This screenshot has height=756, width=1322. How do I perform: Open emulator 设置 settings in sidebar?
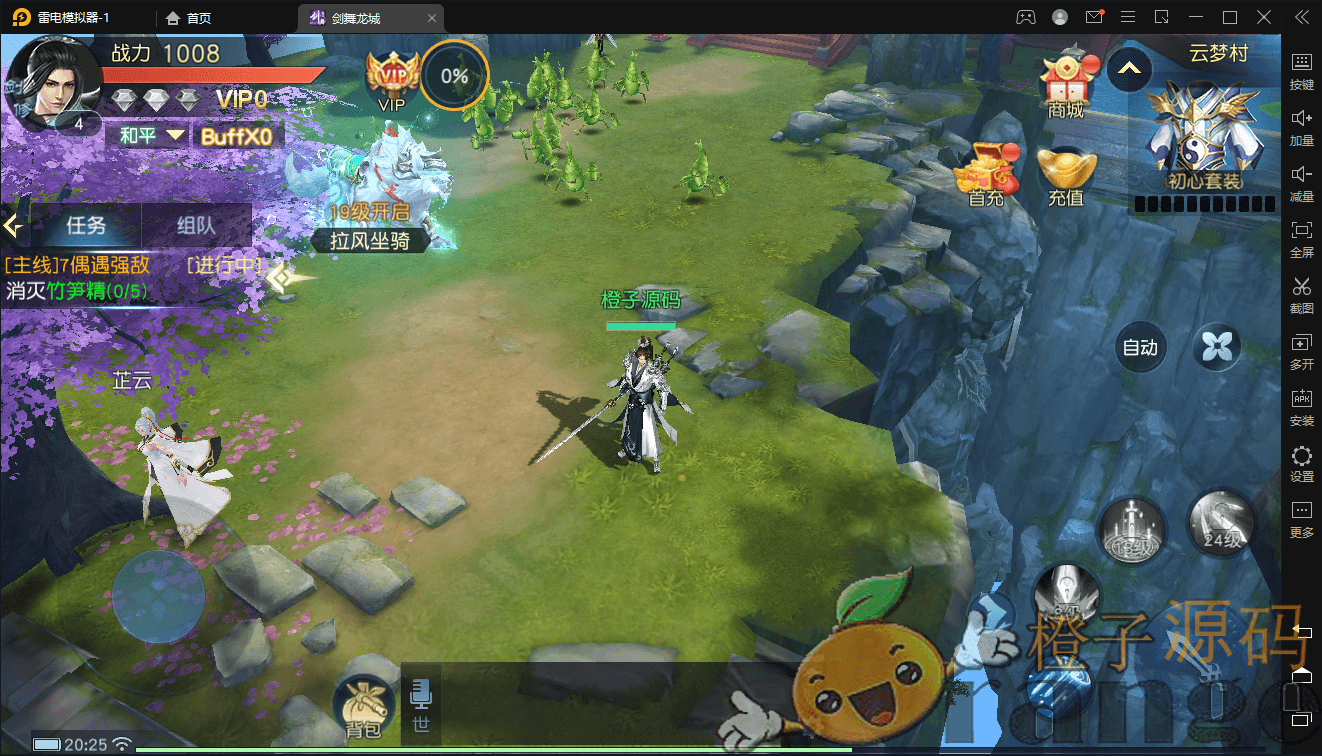pos(1302,464)
